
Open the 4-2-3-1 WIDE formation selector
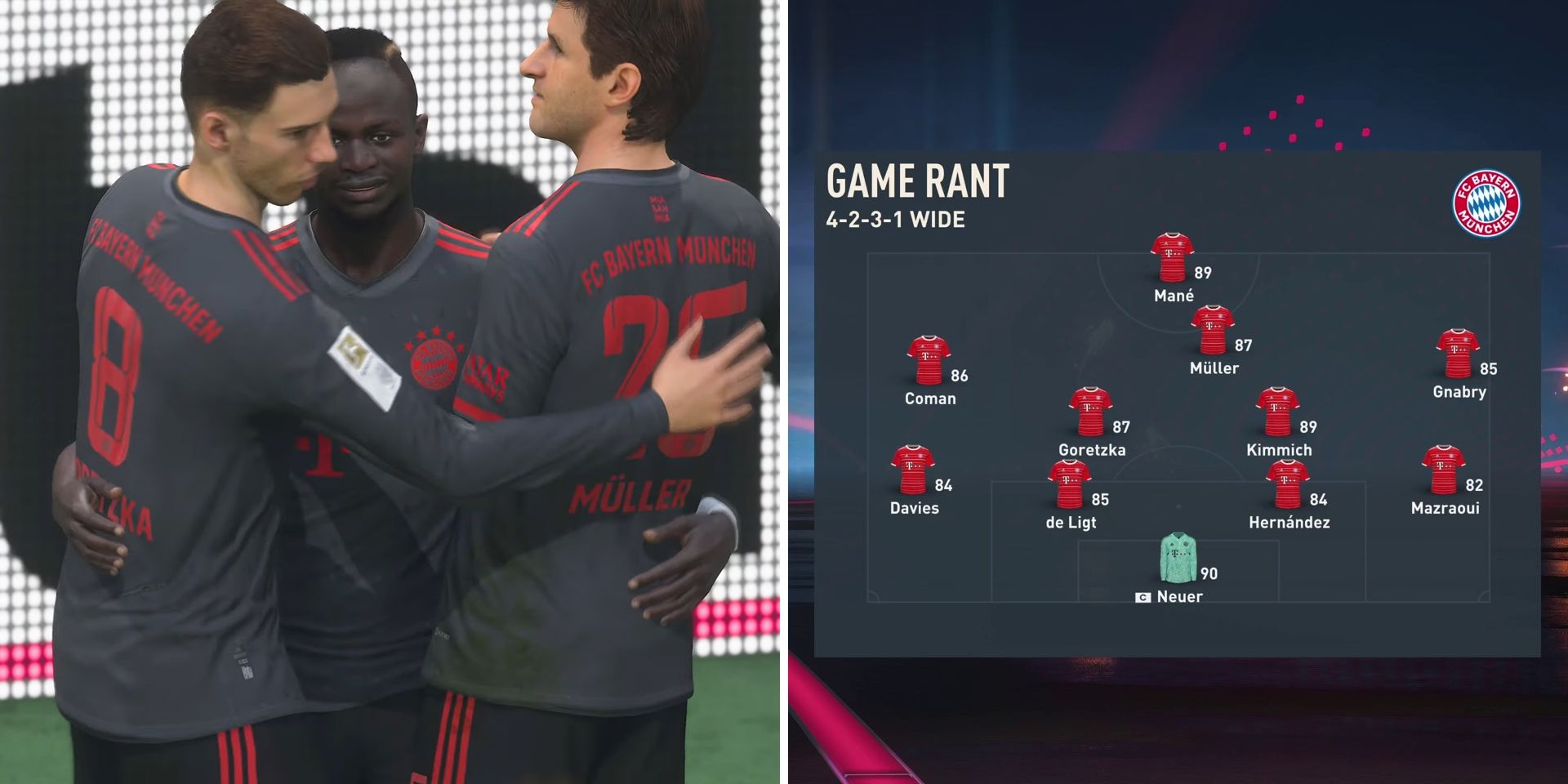(894, 219)
